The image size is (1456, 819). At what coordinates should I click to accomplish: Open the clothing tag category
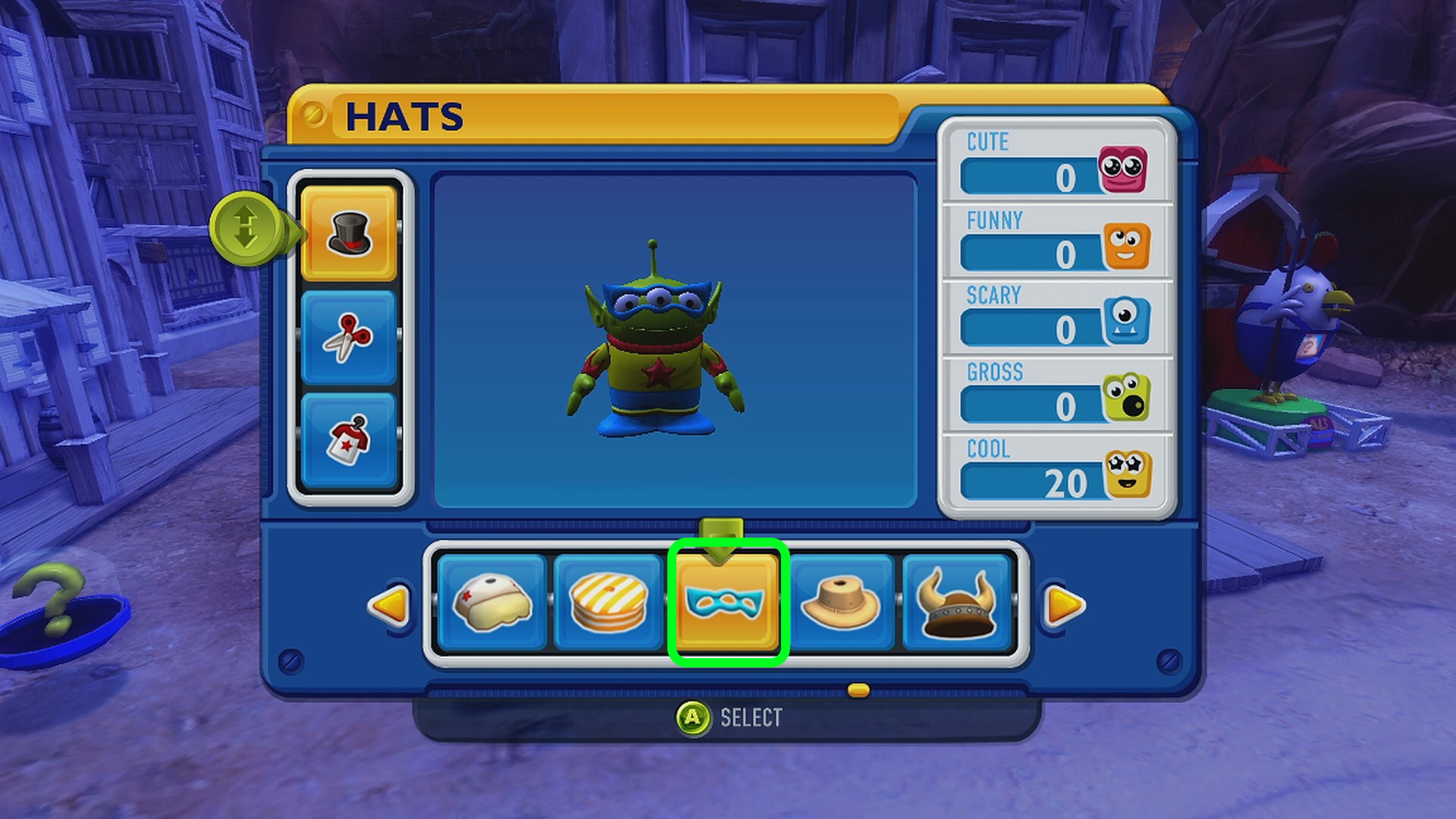click(x=349, y=439)
